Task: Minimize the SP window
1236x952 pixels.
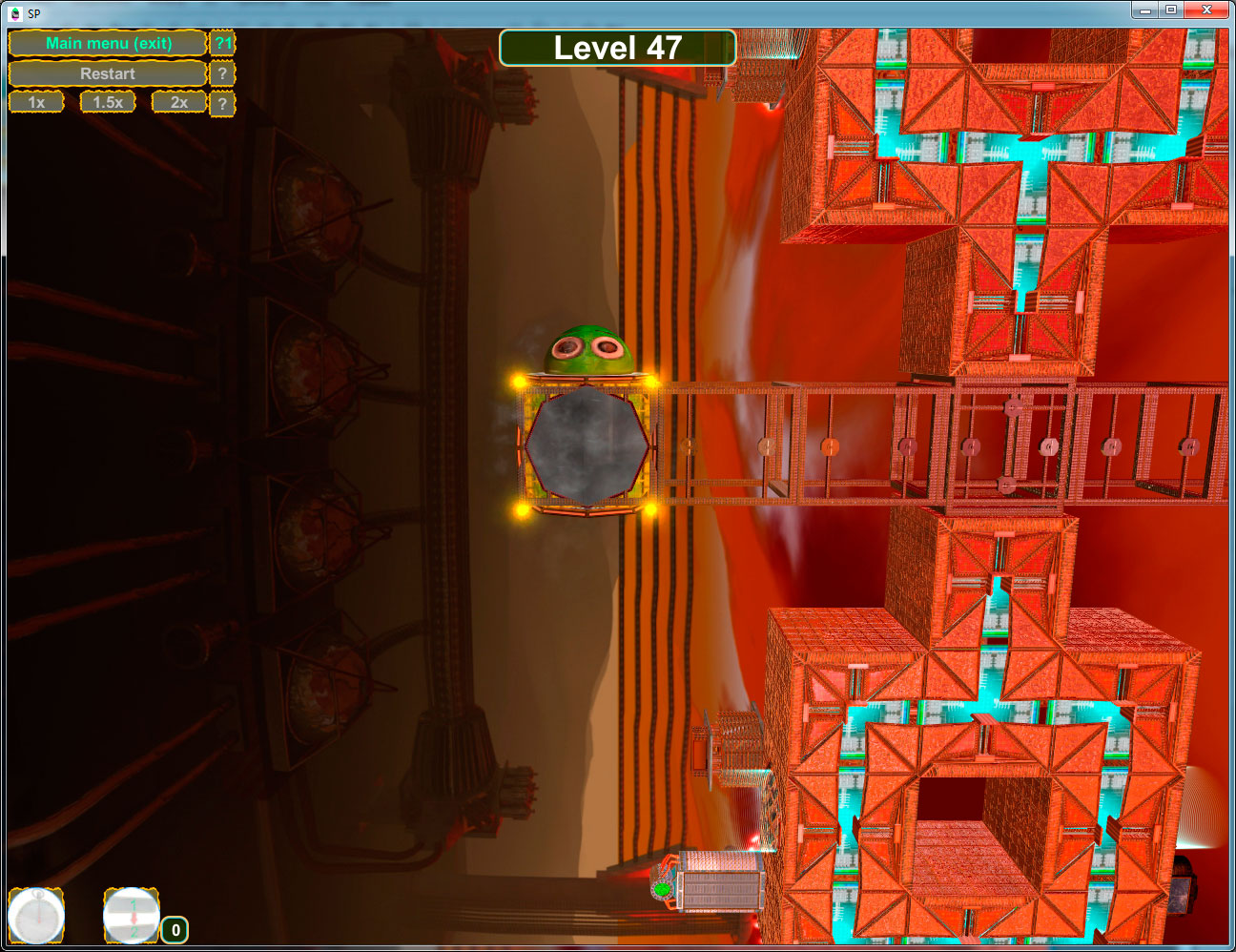Action: point(1145,10)
